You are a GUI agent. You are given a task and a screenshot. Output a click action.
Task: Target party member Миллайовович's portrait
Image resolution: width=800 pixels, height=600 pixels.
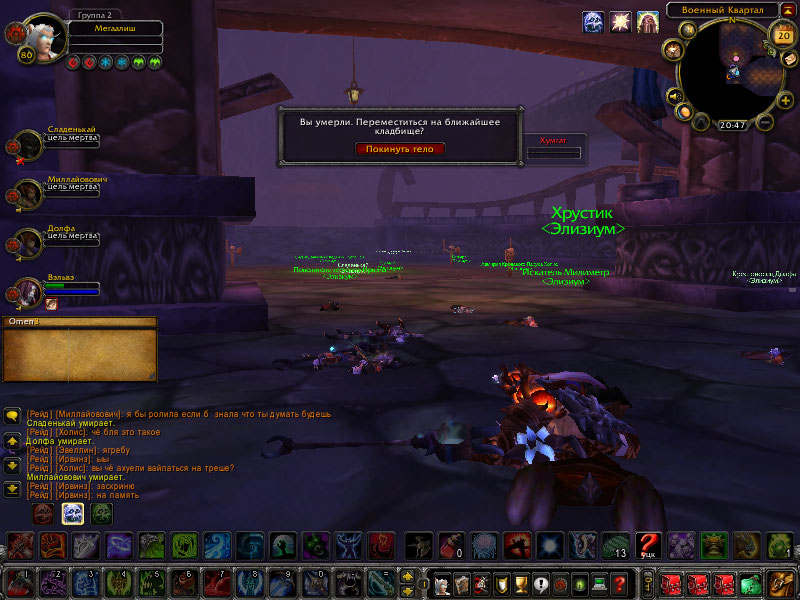point(27,193)
